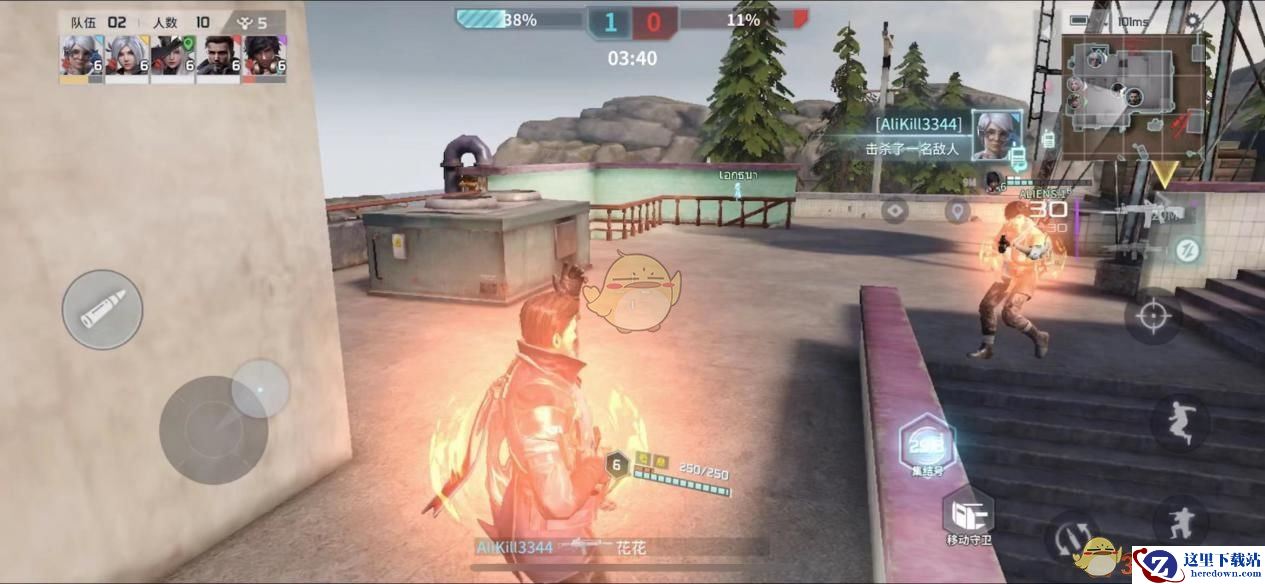
Task: Expand the minimap
Action: [x=1131, y=97]
